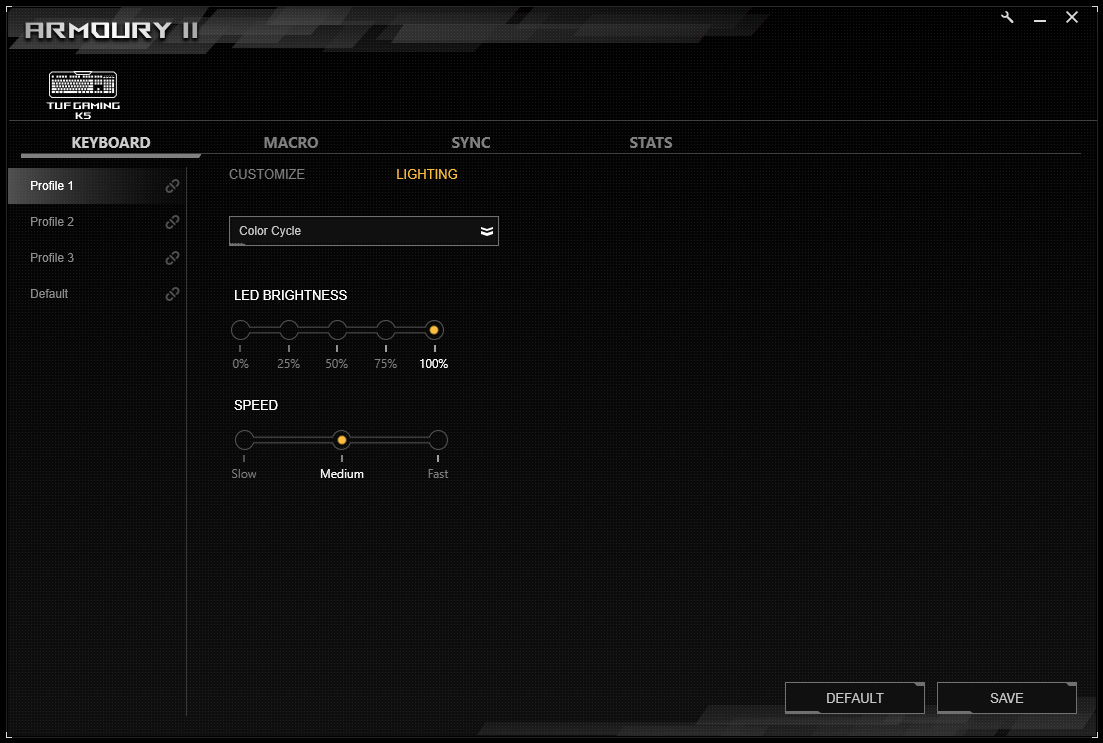Image resolution: width=1103 pixels, height=743 pixels.
Task: Switch to the MACRO tab
Action: 291,143
